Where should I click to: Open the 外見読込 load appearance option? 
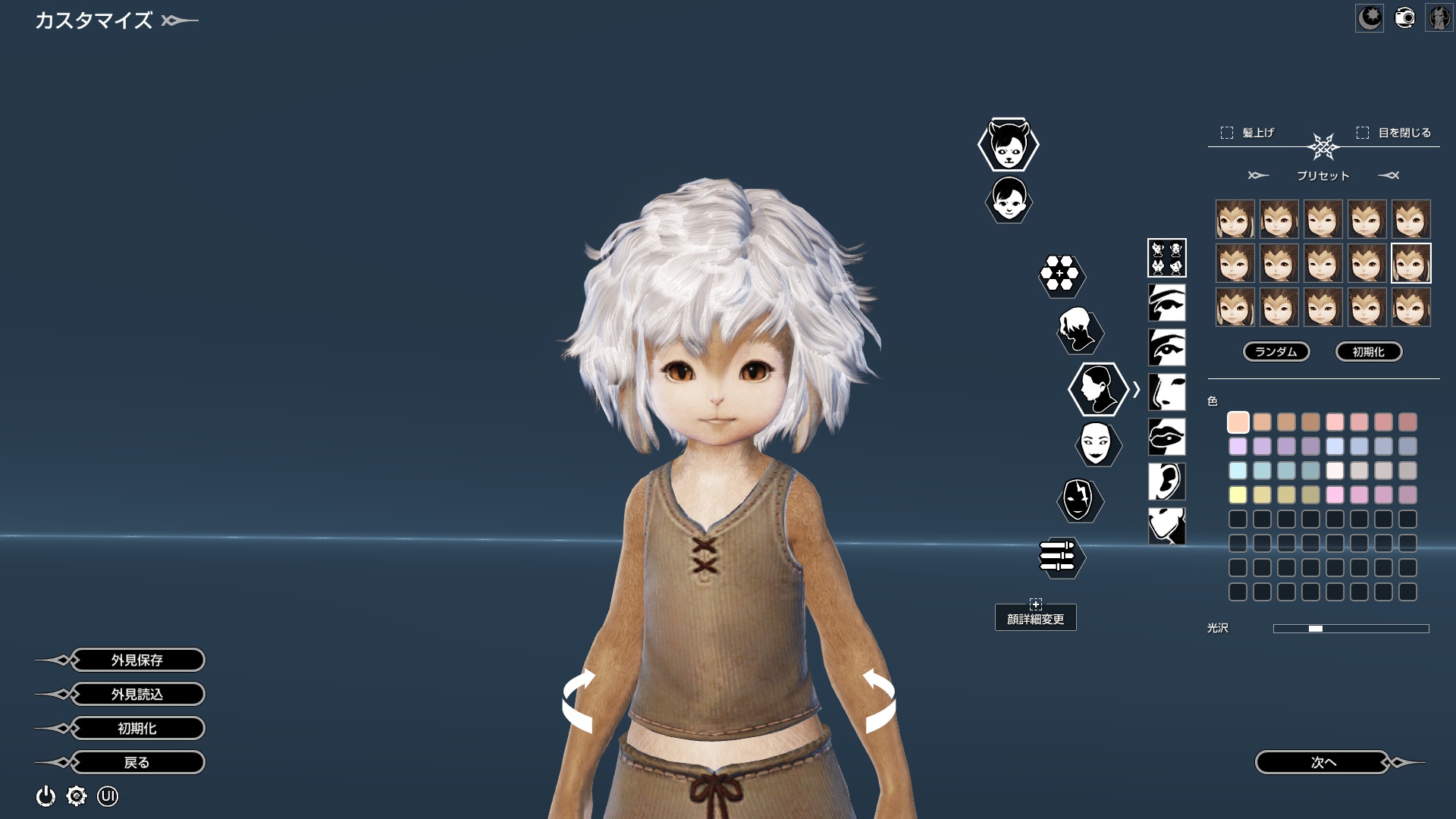coord(137,694)
